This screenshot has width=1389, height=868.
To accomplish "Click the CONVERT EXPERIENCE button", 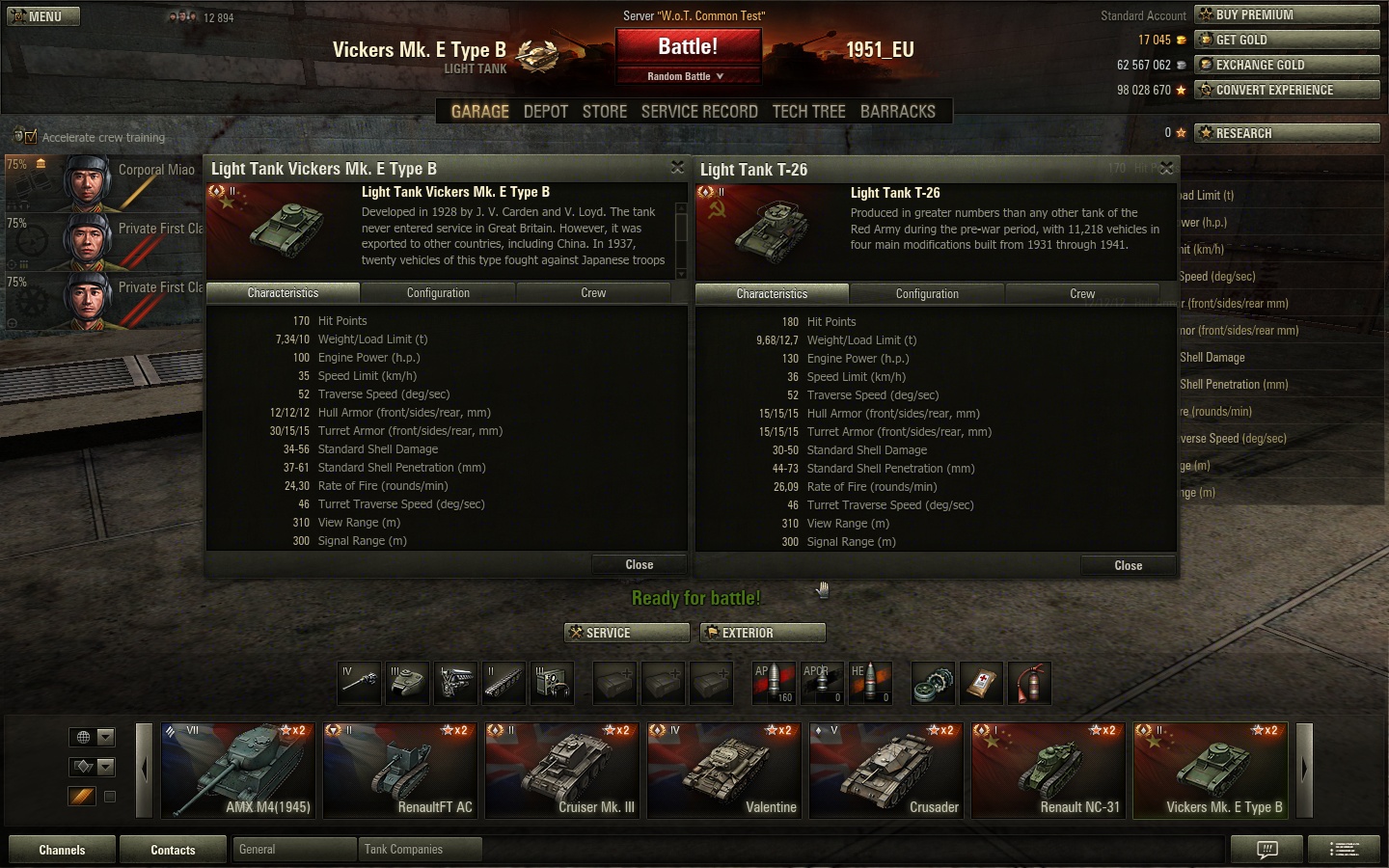I will 1286,90.
